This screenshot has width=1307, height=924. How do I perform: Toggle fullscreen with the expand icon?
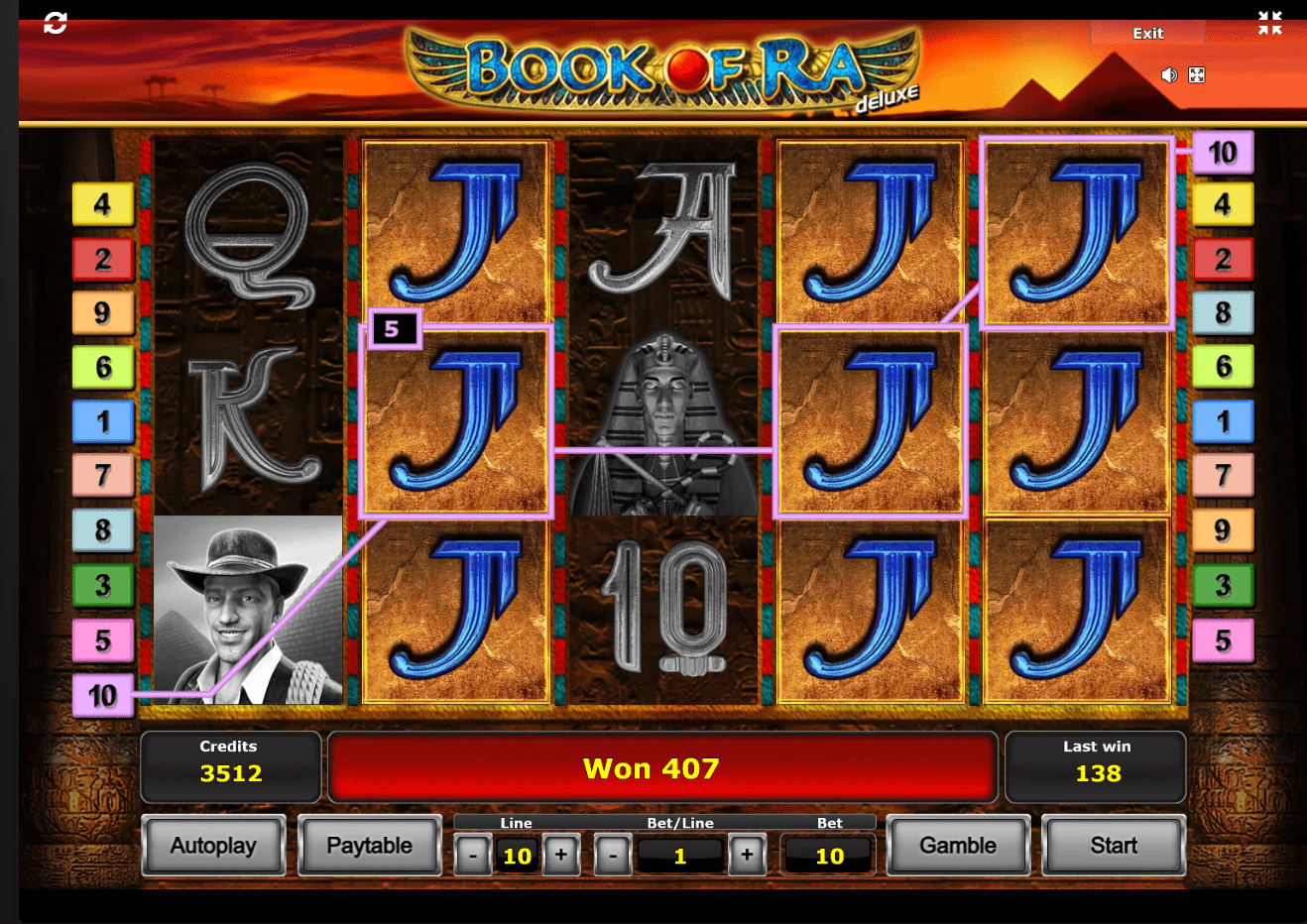point(1197,75)
